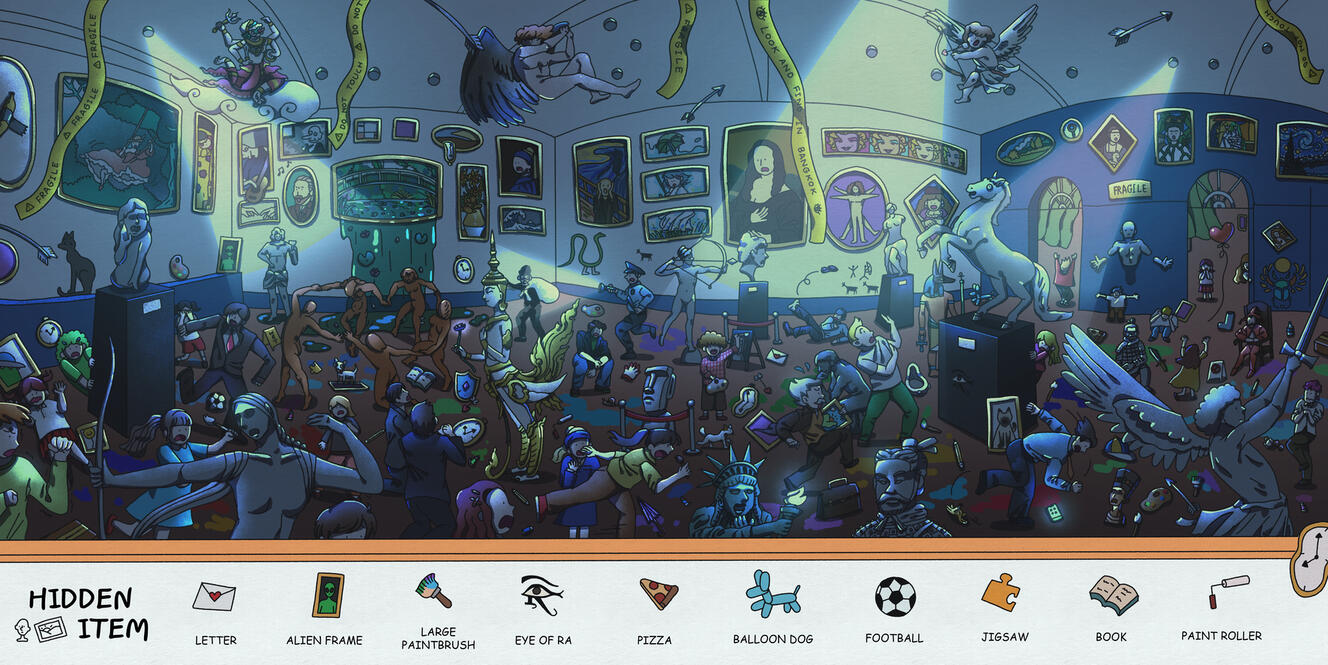Click the Large Paintbrush item icon
Screen dimensions: 1328x665
(x=434, y=591)
